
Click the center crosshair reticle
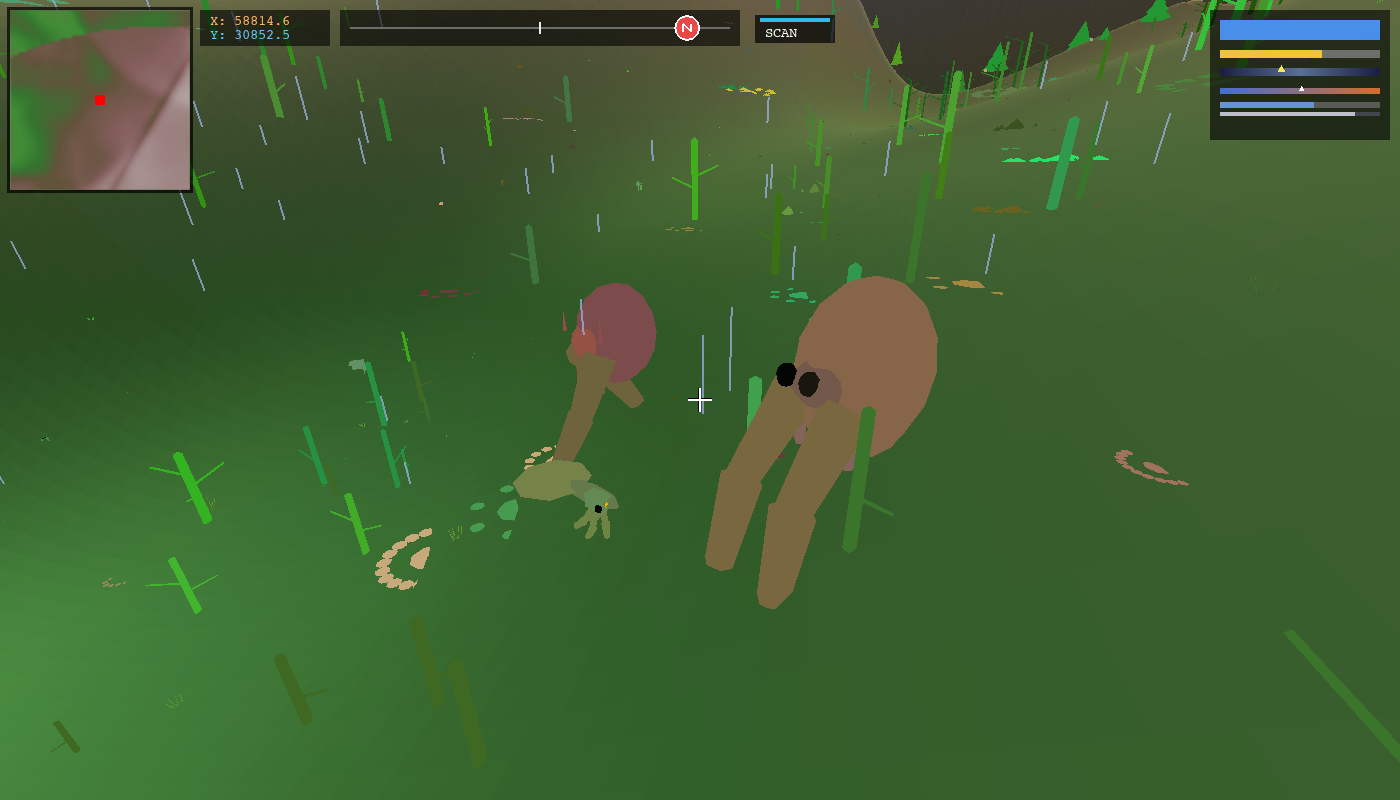click(700, 400)
